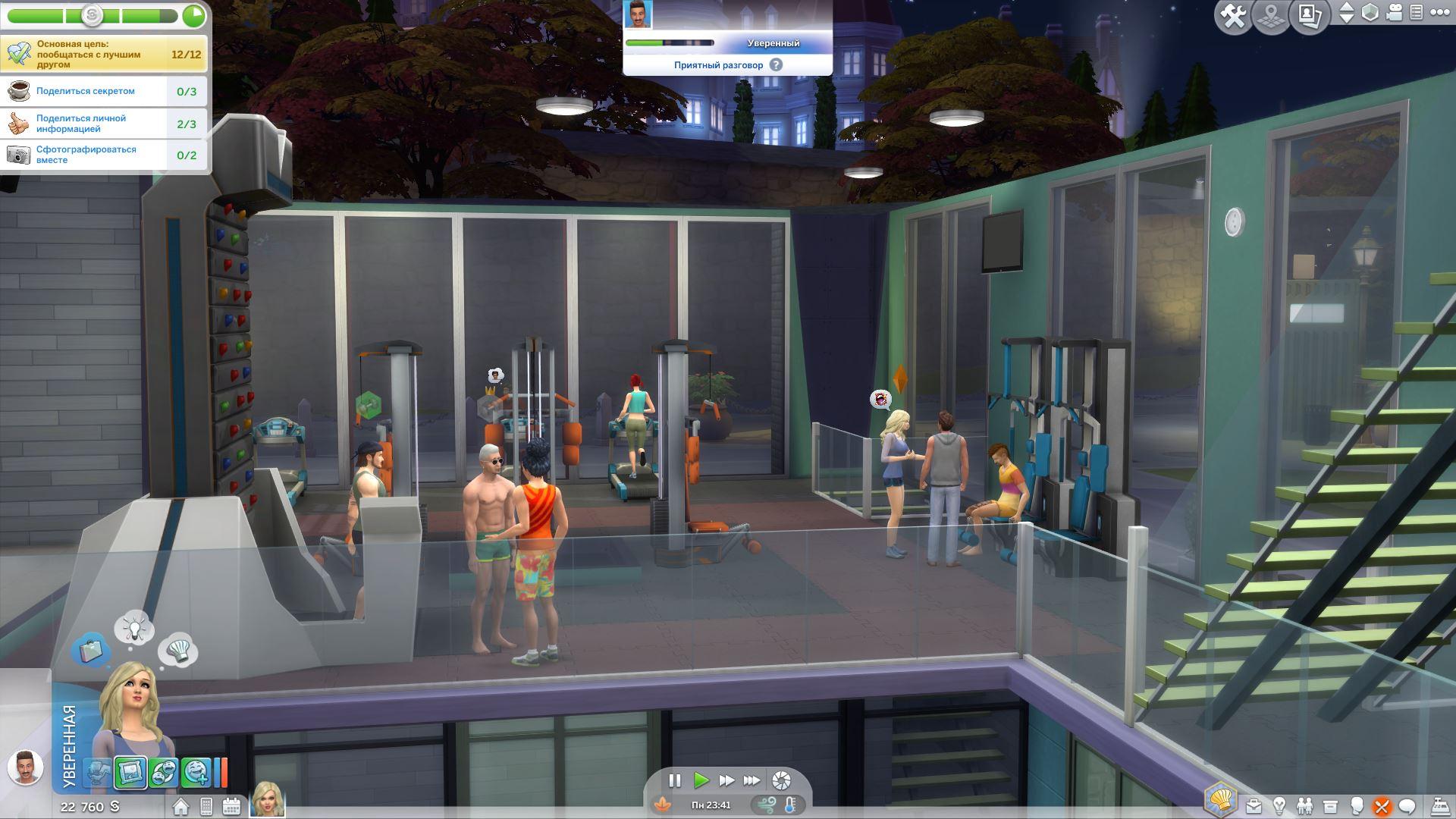Open Build Mode with the hammer and wrench icon
The width and height of the screenshot is (1456, 819).
tap(1234, 16)
